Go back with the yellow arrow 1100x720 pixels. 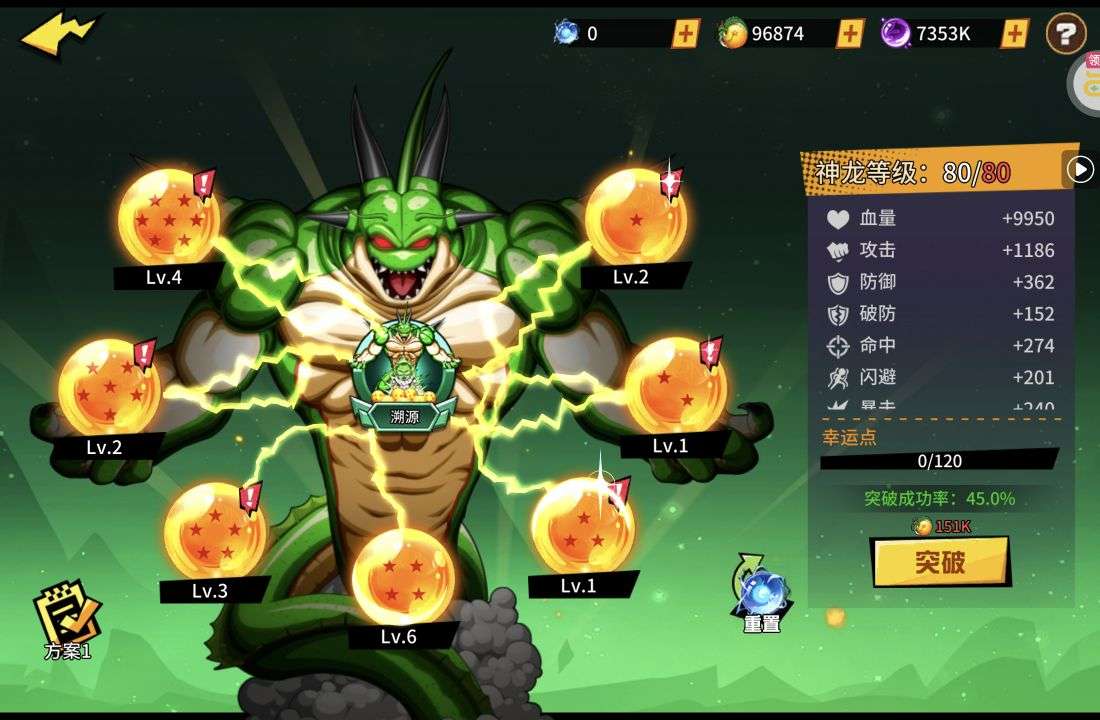click(x=58, y=35)
